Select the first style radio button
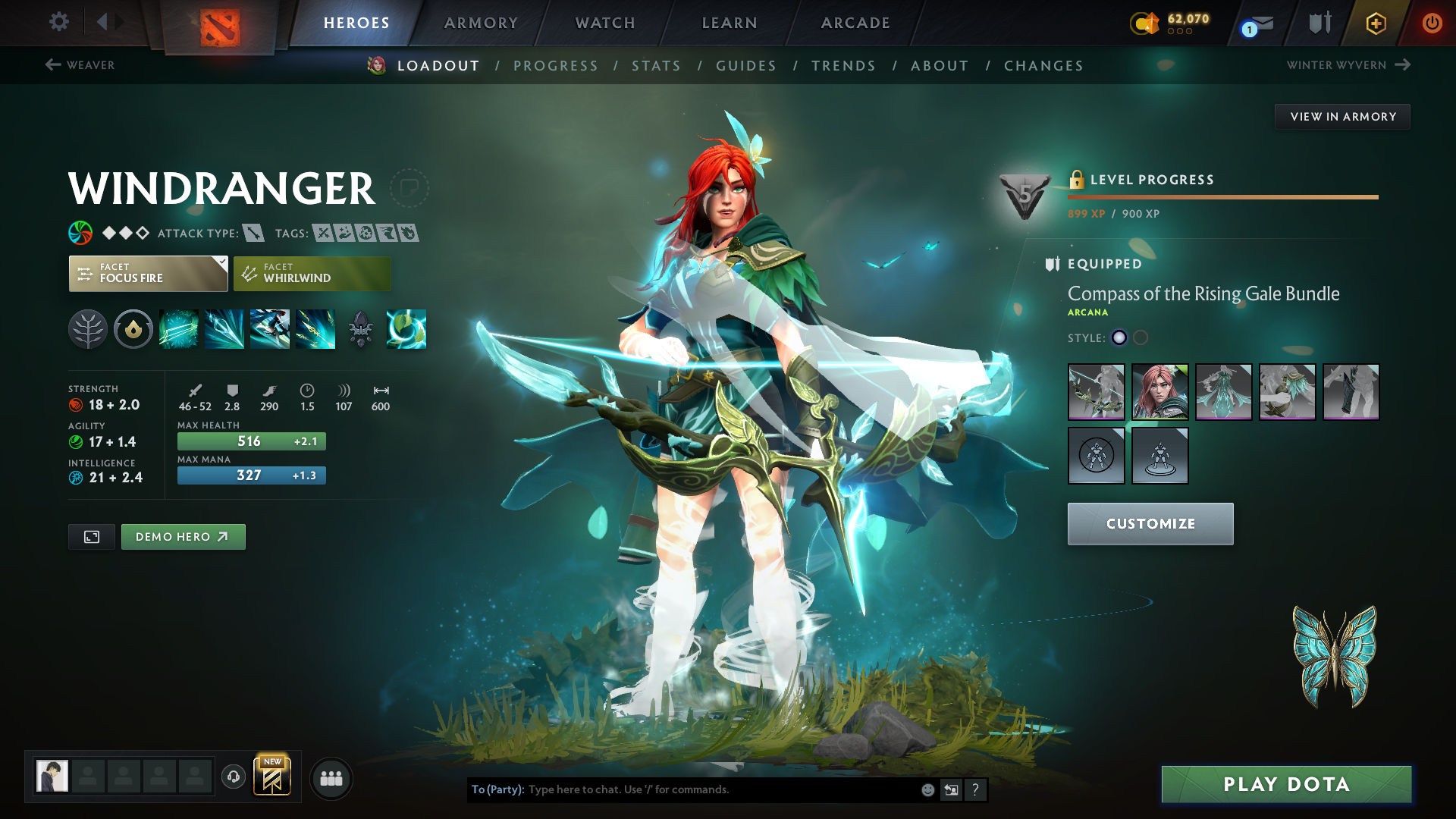1456x819 pixels. (1119, 338)
